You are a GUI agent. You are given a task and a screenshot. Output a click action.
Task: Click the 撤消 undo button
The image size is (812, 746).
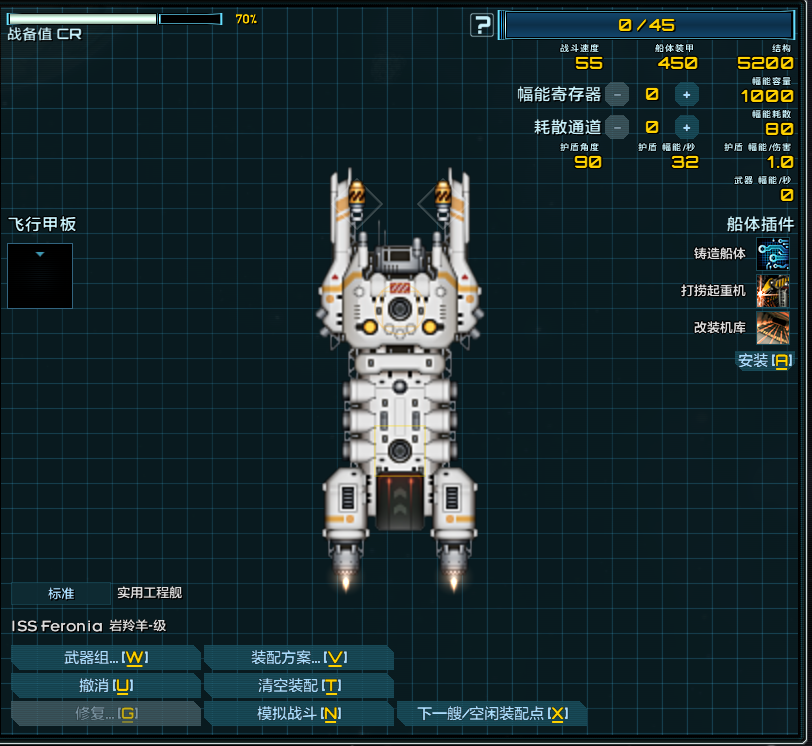coord(106,685)
